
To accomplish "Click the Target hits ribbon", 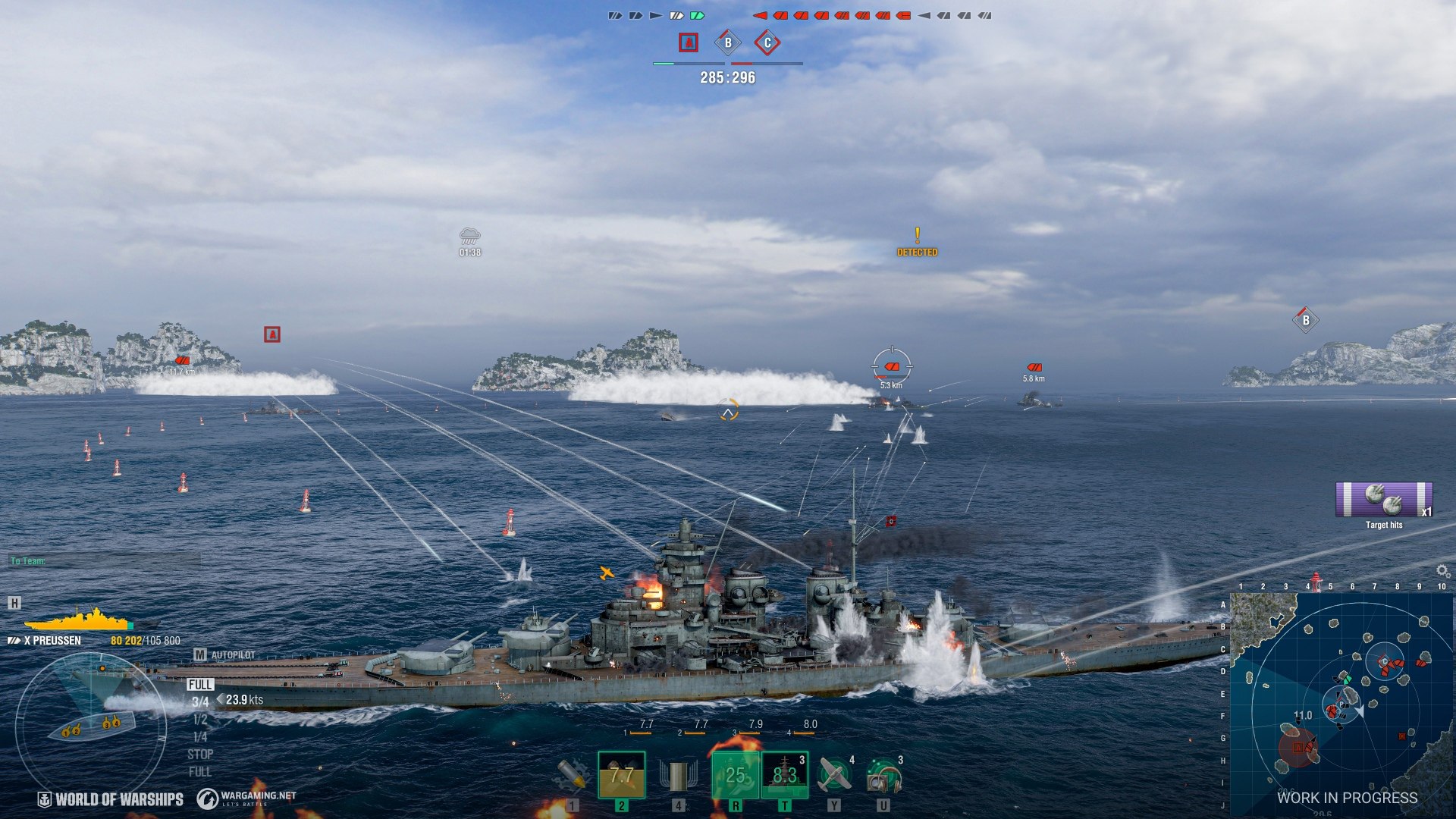I will (1384, 500).
